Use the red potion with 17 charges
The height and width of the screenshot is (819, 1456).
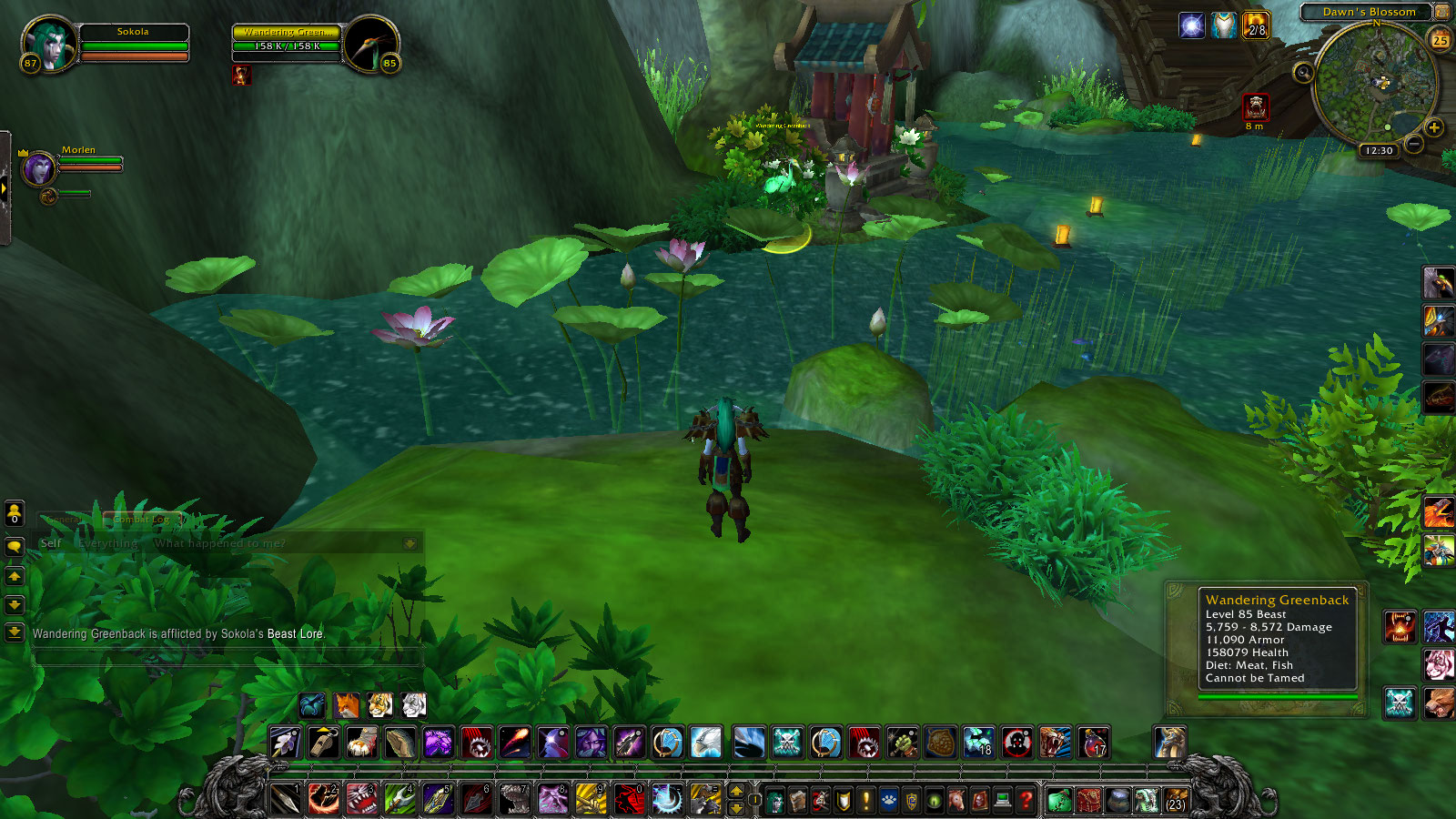(x=1094, y=743)
